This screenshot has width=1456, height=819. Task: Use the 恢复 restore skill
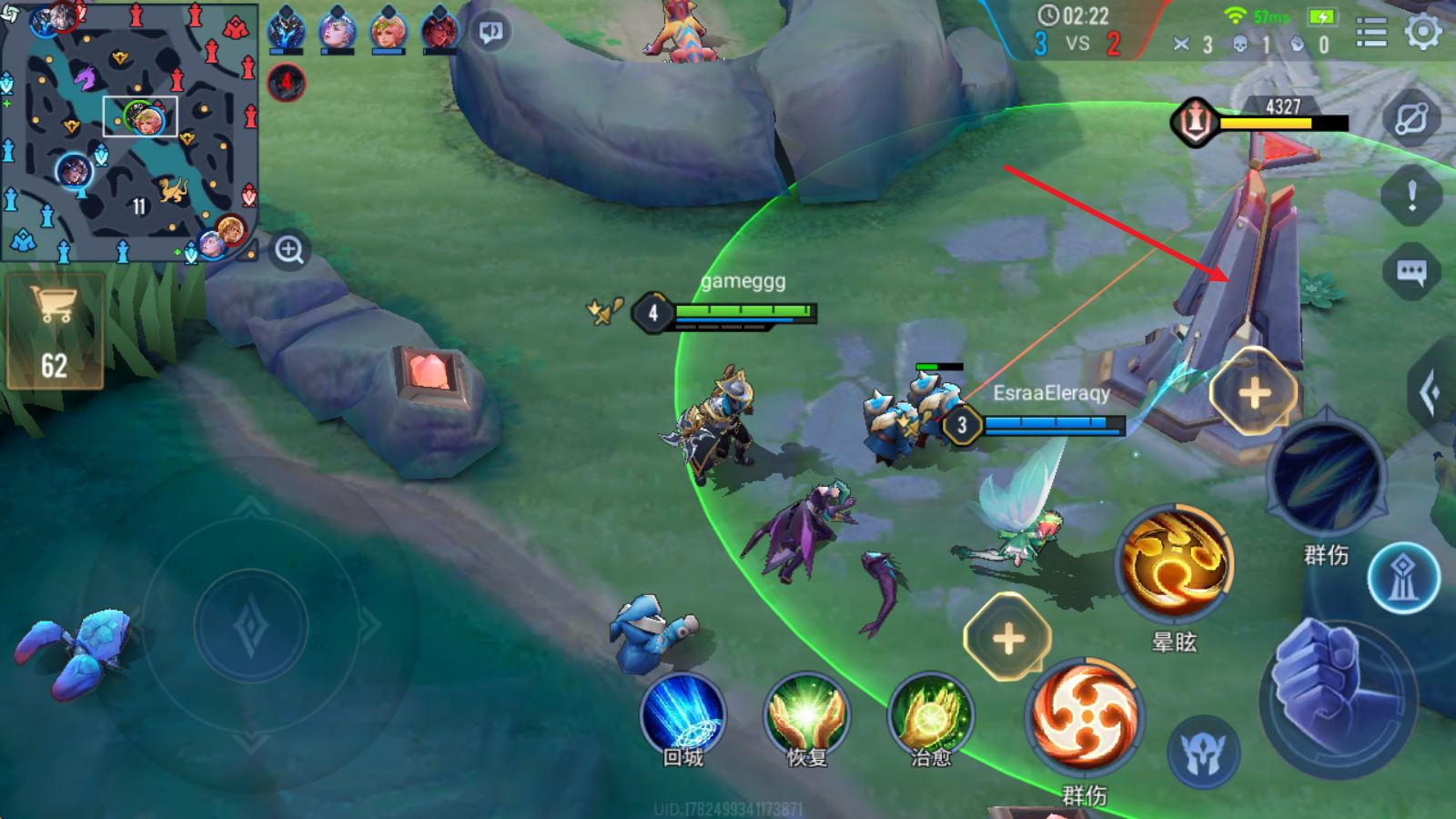[x=806, y=718]
